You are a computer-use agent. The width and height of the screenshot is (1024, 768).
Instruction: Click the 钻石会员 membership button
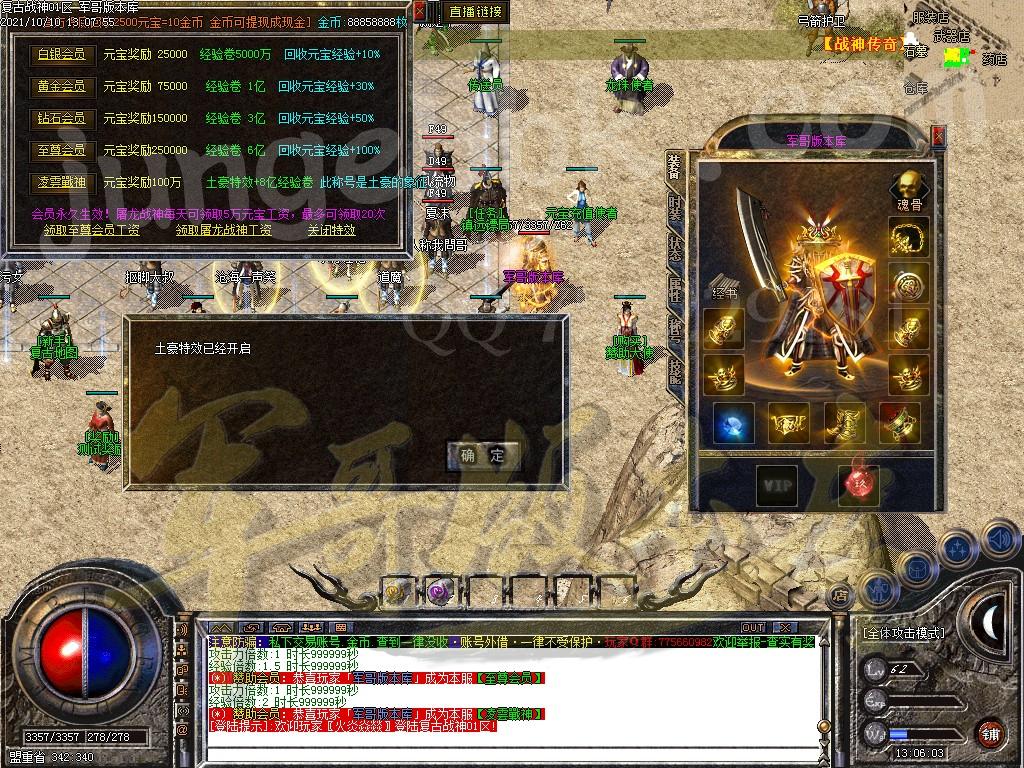point(61,118)
